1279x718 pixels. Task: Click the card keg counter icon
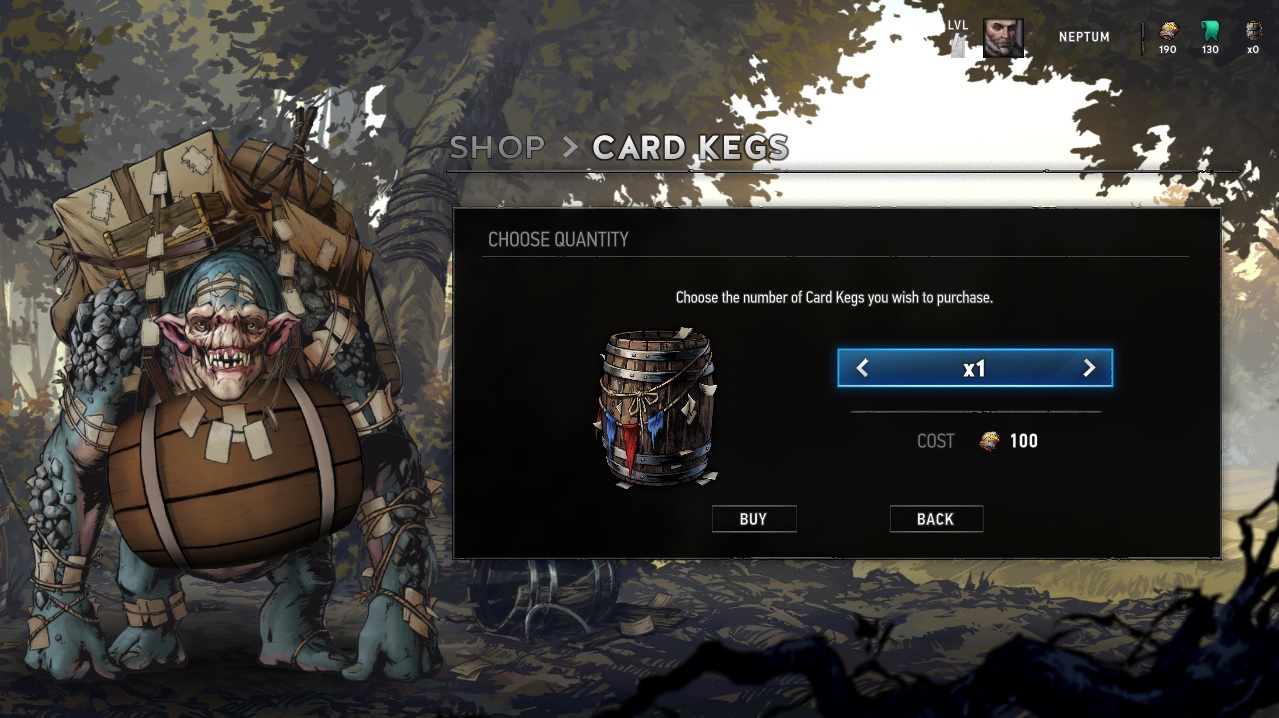(1253, 31)
